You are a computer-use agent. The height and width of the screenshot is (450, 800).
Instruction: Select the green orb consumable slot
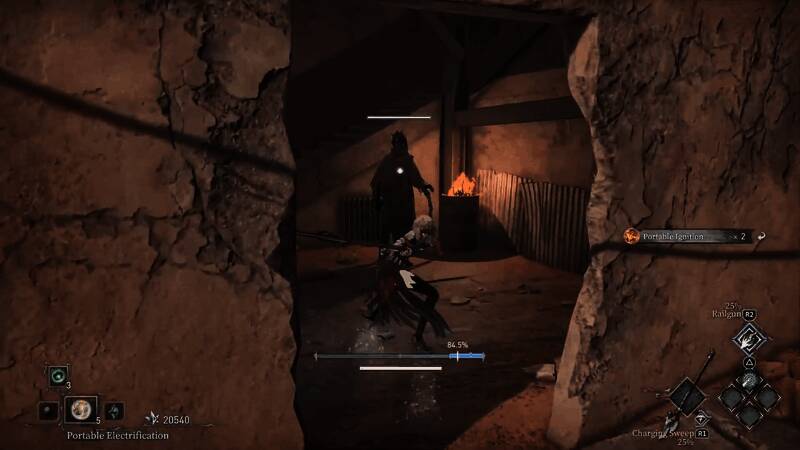pyautogui.click(x=56, y=376)
